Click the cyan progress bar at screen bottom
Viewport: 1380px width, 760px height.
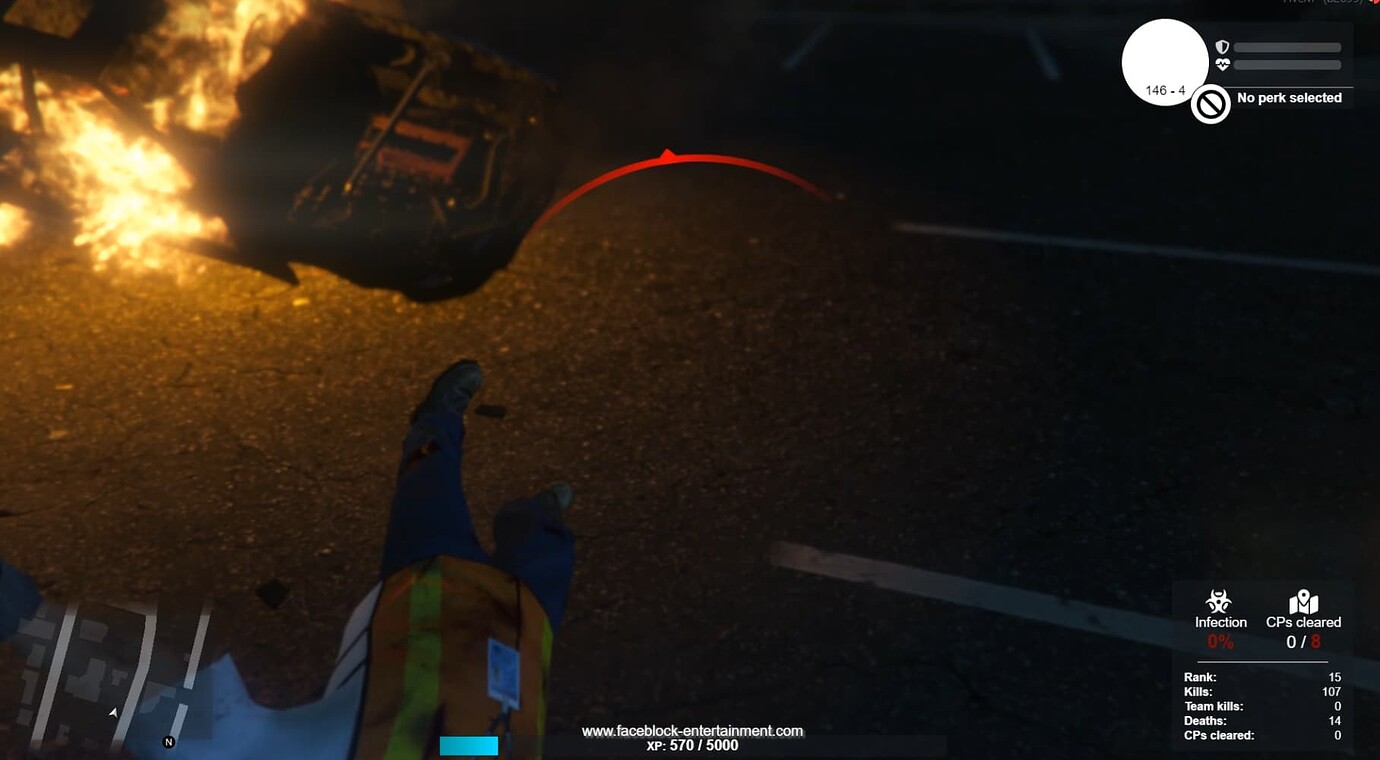coord(469,745)
